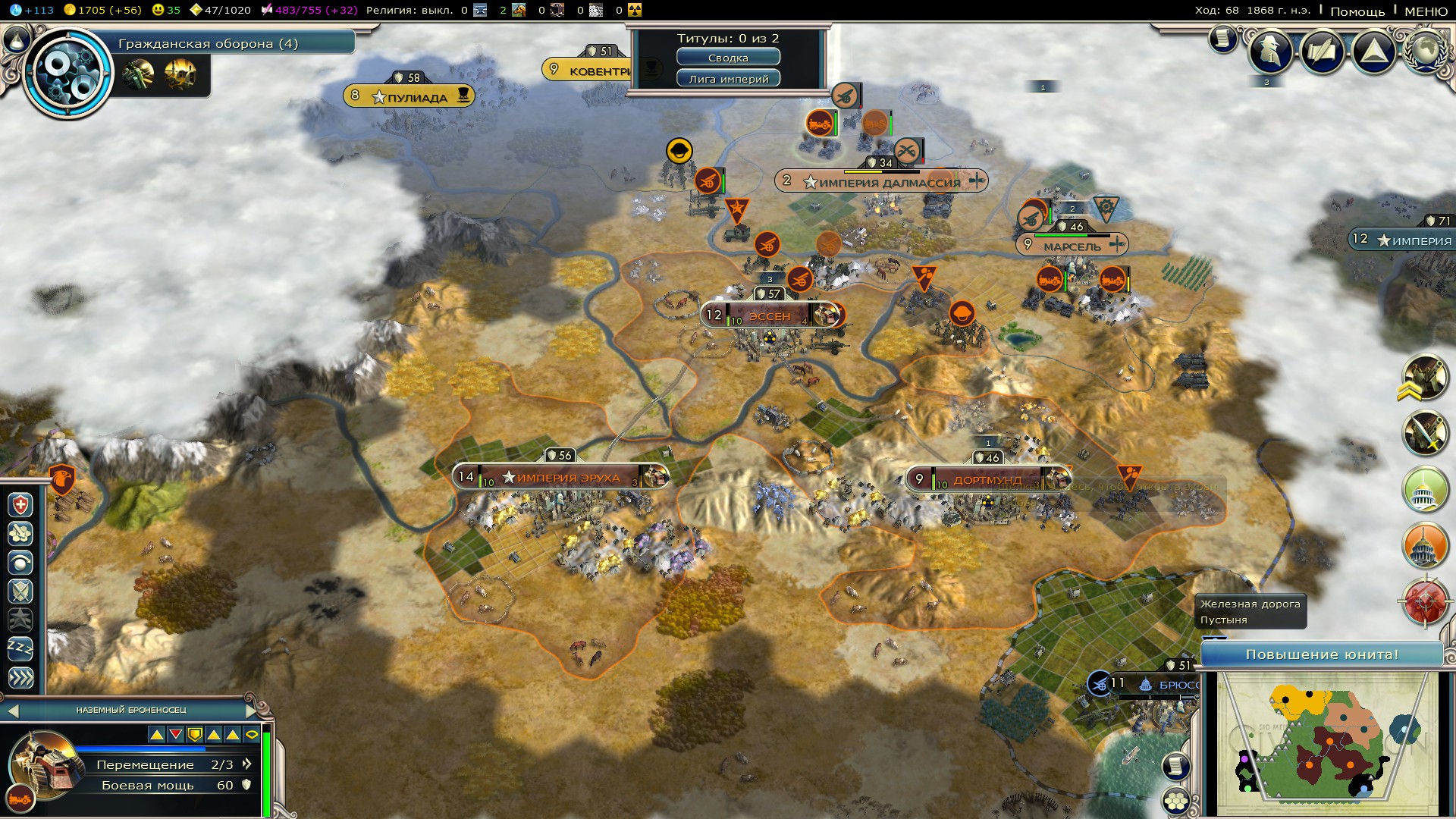Open the МЕНЮ button in the top bar
Image resolution: width=1456 pixels, height=819 pixels.
tap(1426, 11)
